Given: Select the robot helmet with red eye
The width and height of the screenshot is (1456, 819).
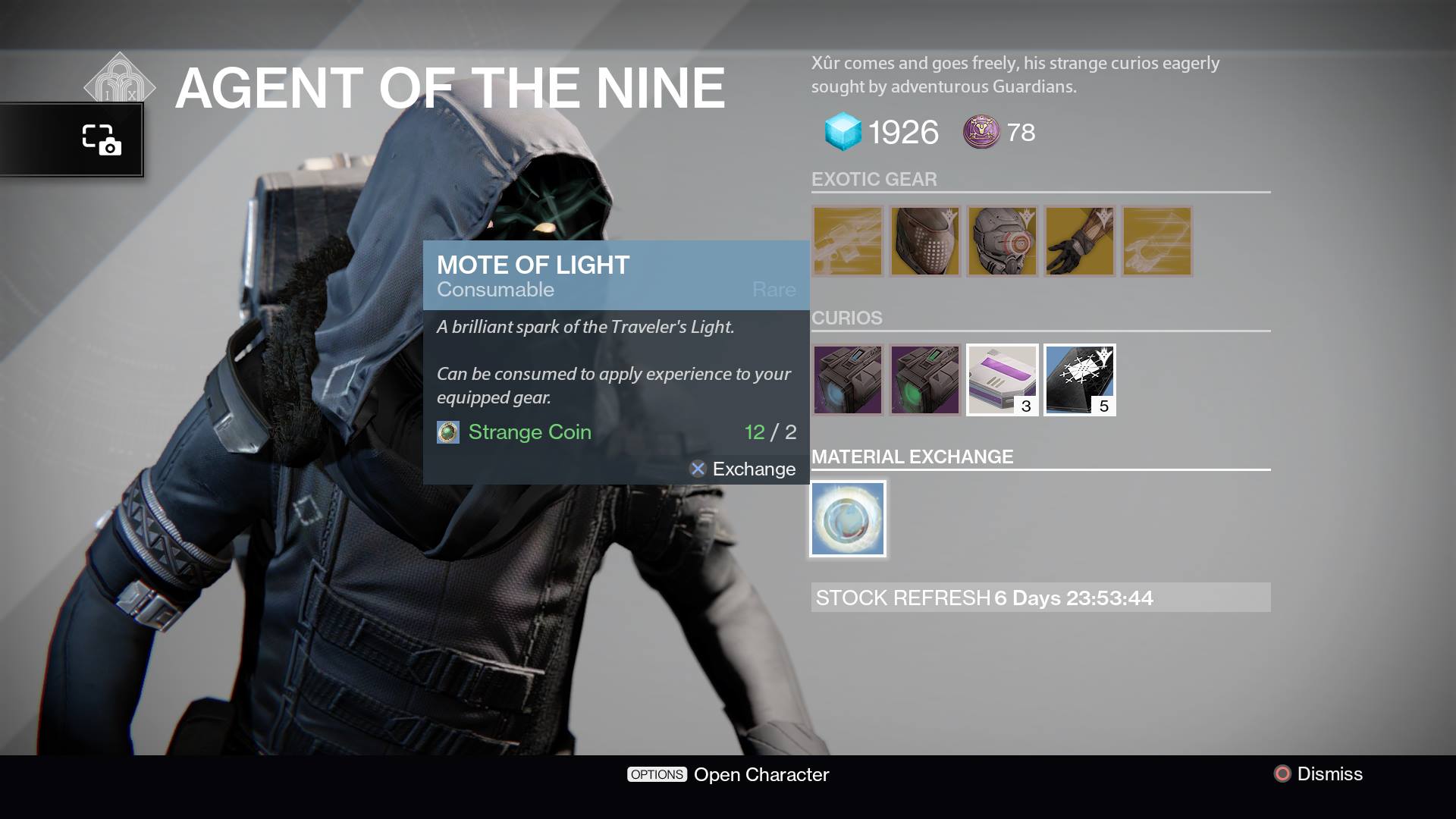Looking at the screenshot, I should (x=1002, y=241).
